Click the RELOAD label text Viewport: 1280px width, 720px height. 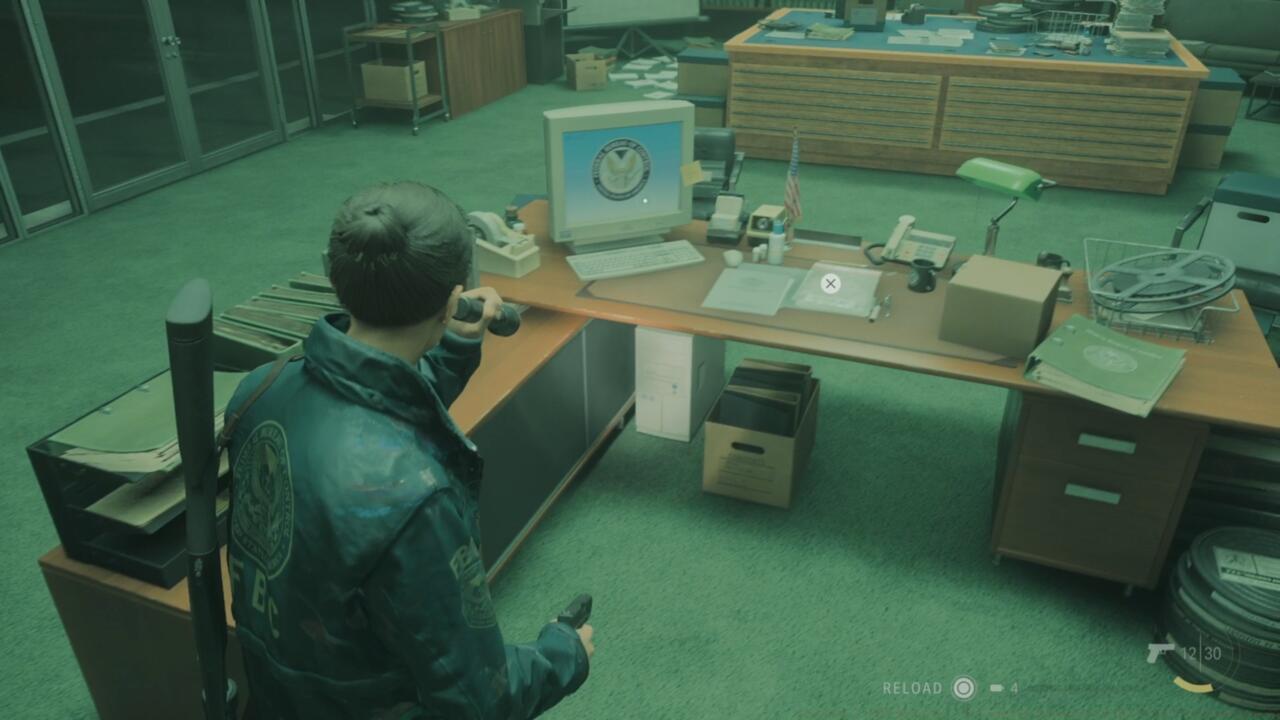(913, 688)
